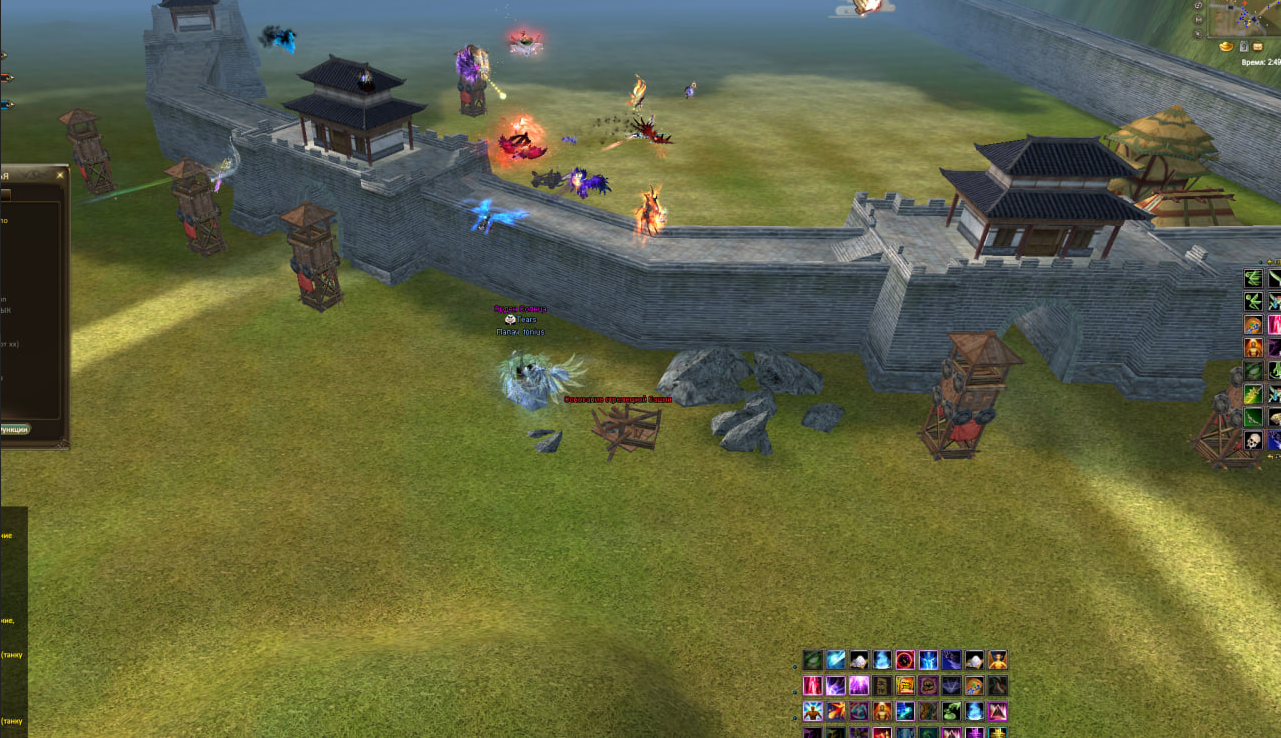Activate the pink triangle mountain skill
This screenshot has height=738, width=1281.
click(x=997, y=711)
